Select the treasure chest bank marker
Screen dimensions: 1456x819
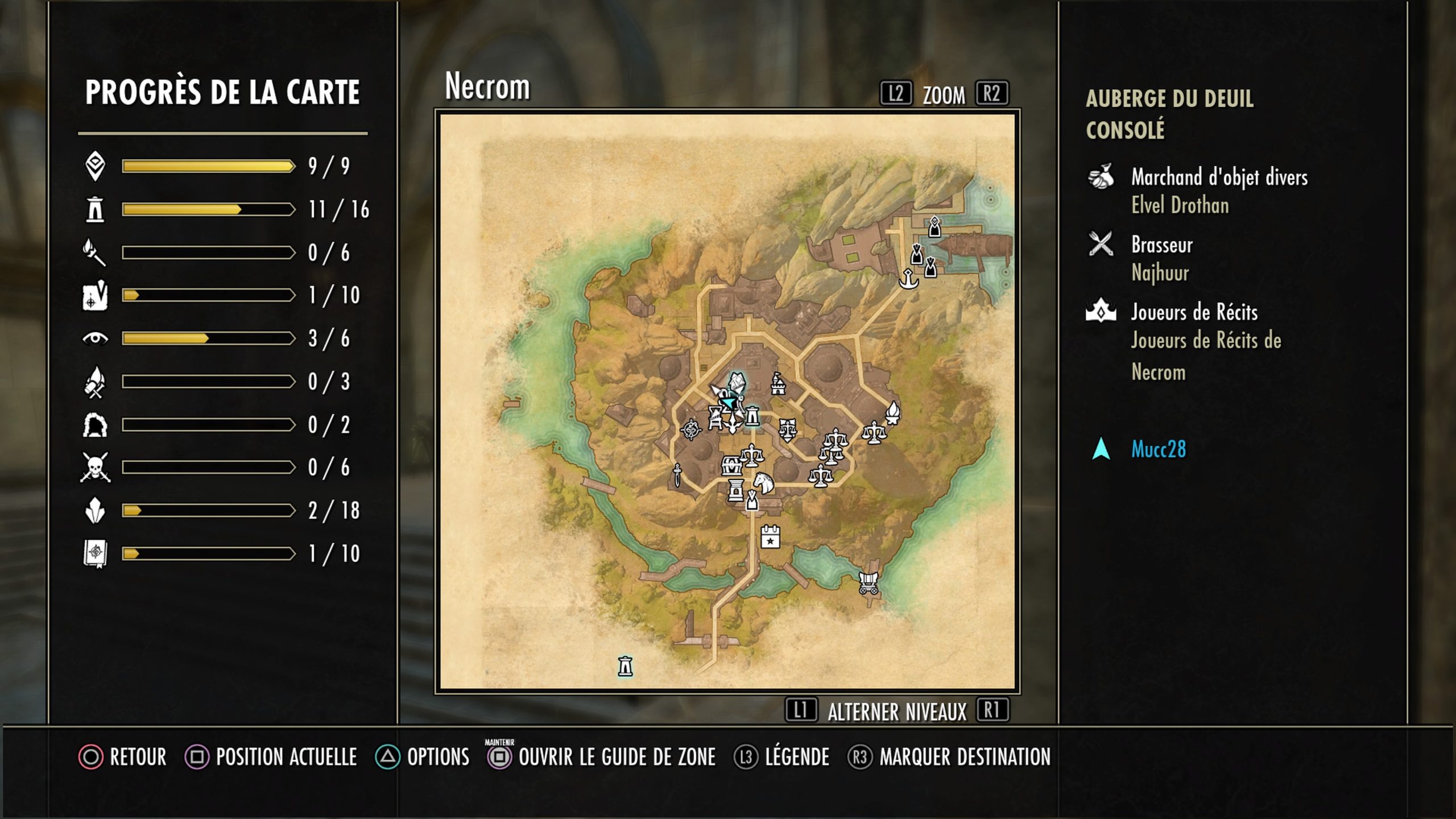(731, 465)
